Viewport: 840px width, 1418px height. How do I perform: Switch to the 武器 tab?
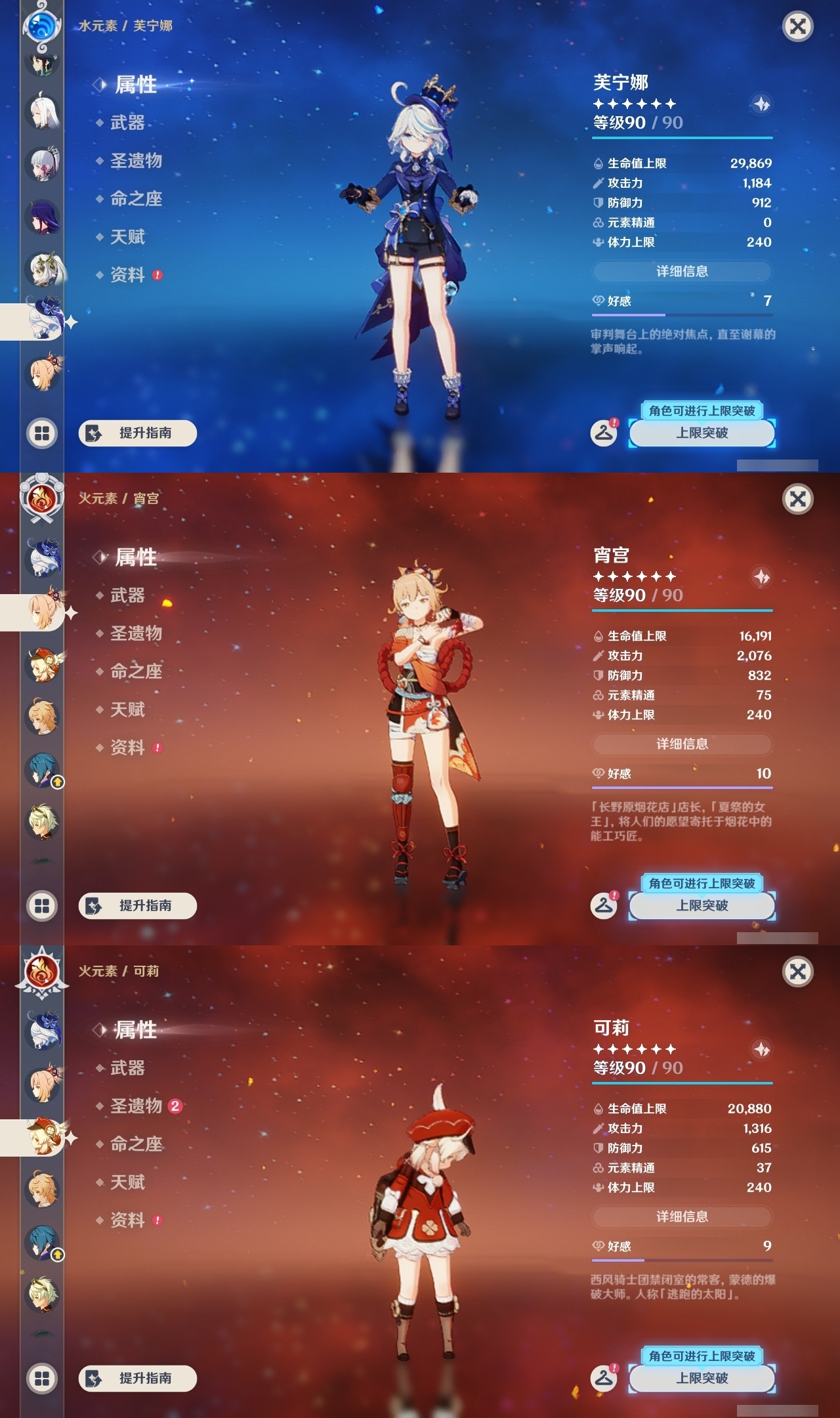[129, 124]
